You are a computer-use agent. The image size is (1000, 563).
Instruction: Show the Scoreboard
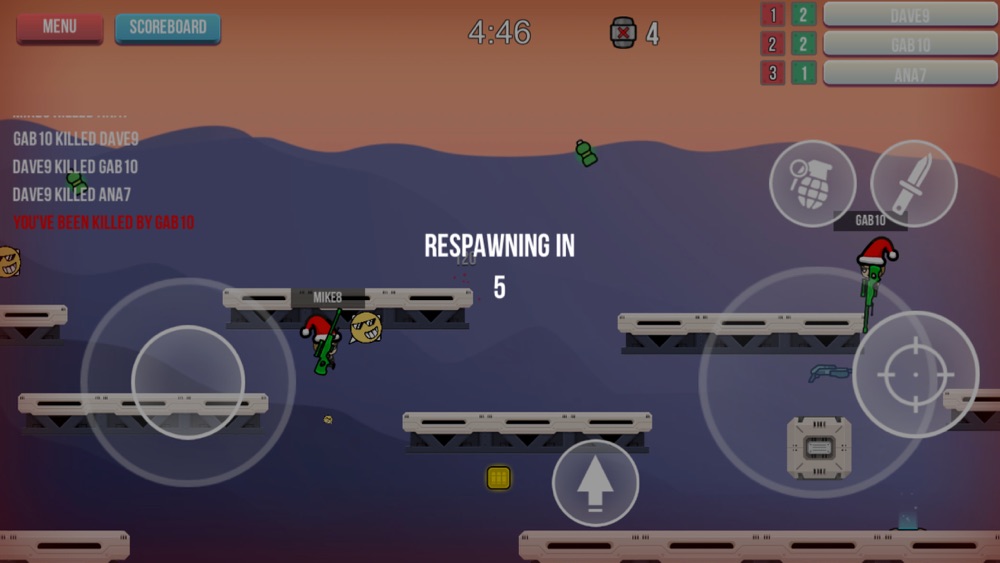point(168,28)
